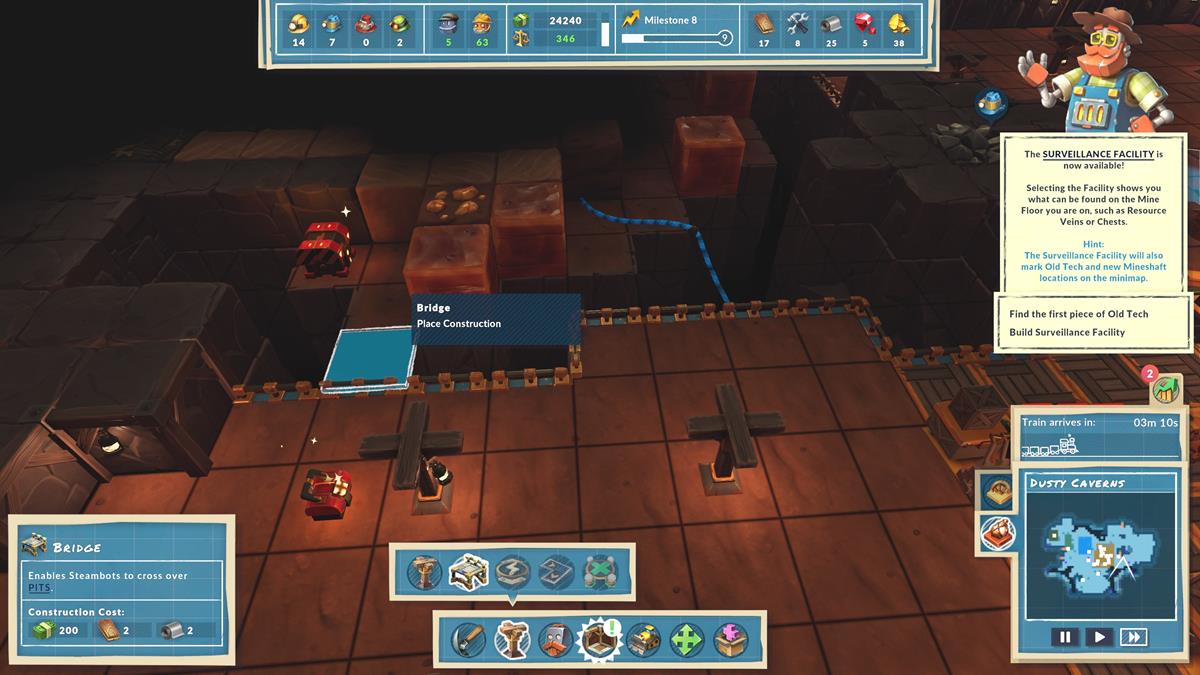Pick the arrow floor tiles construction icon
Screen dimensions: 1200x675
[x=554, y=573]
